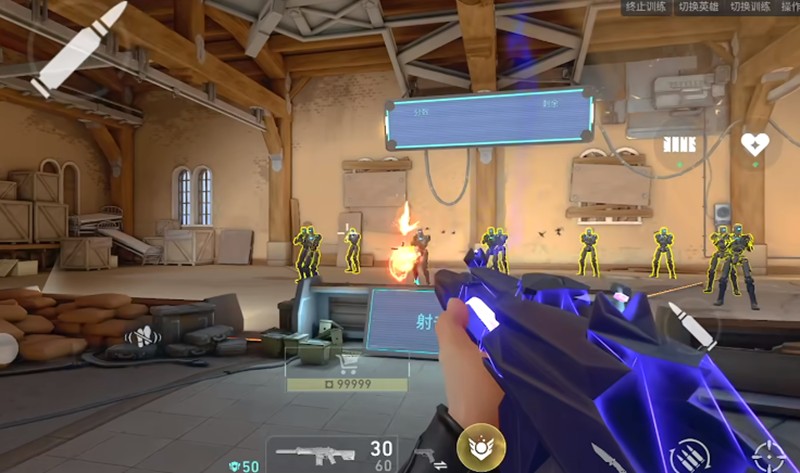Fire with the large bullet button

pyautogui.click(x=78, y=48)
